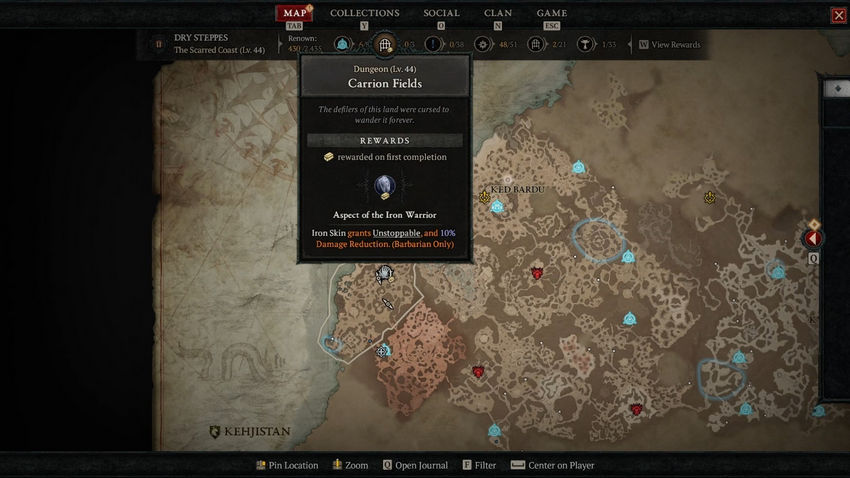The height and width of the screenshot is (478, 850).
Task: Select the Ked Bardu waypoint marker
Action: (x=497, y=206)
